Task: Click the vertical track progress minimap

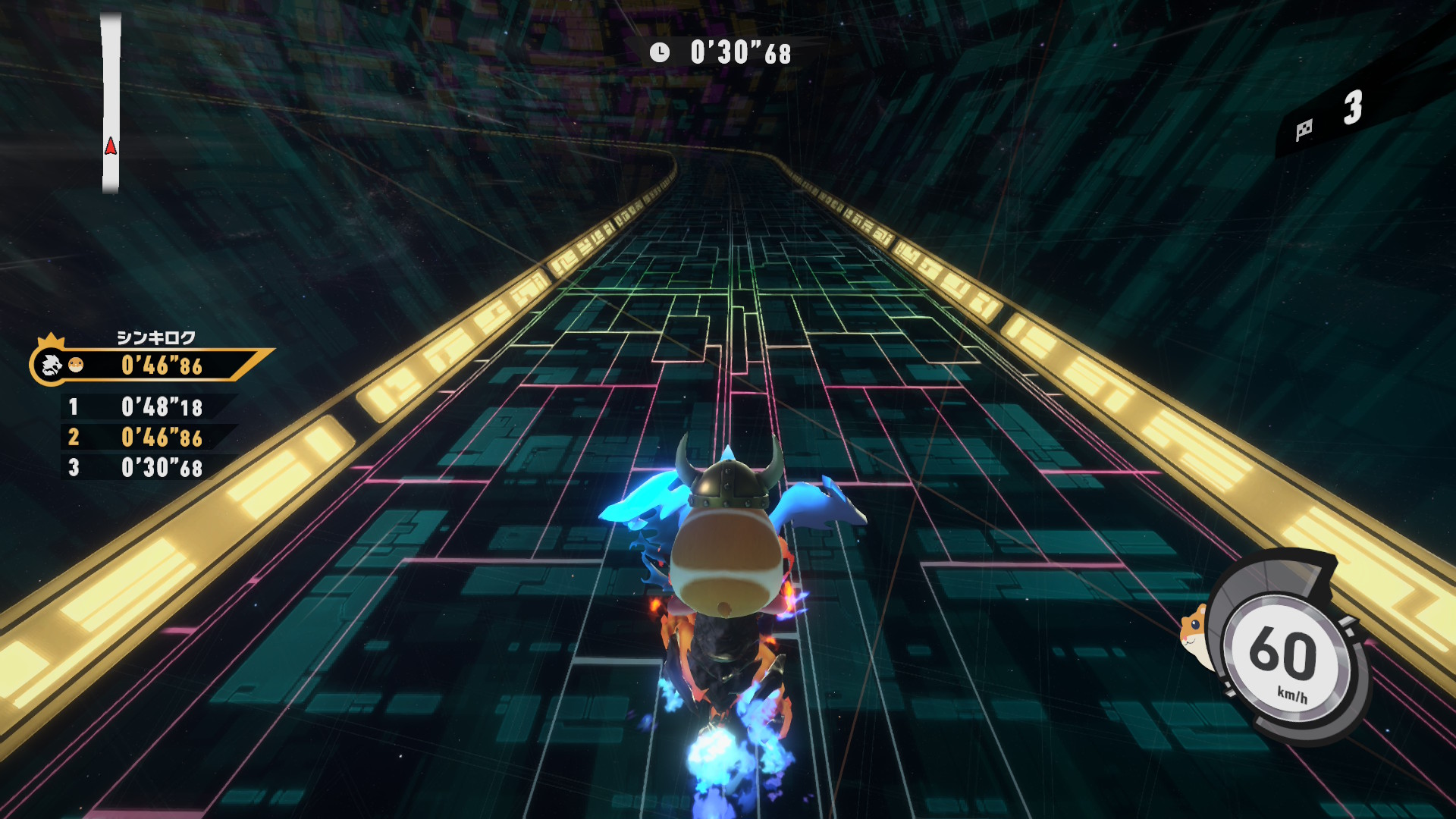Action: 111,102
